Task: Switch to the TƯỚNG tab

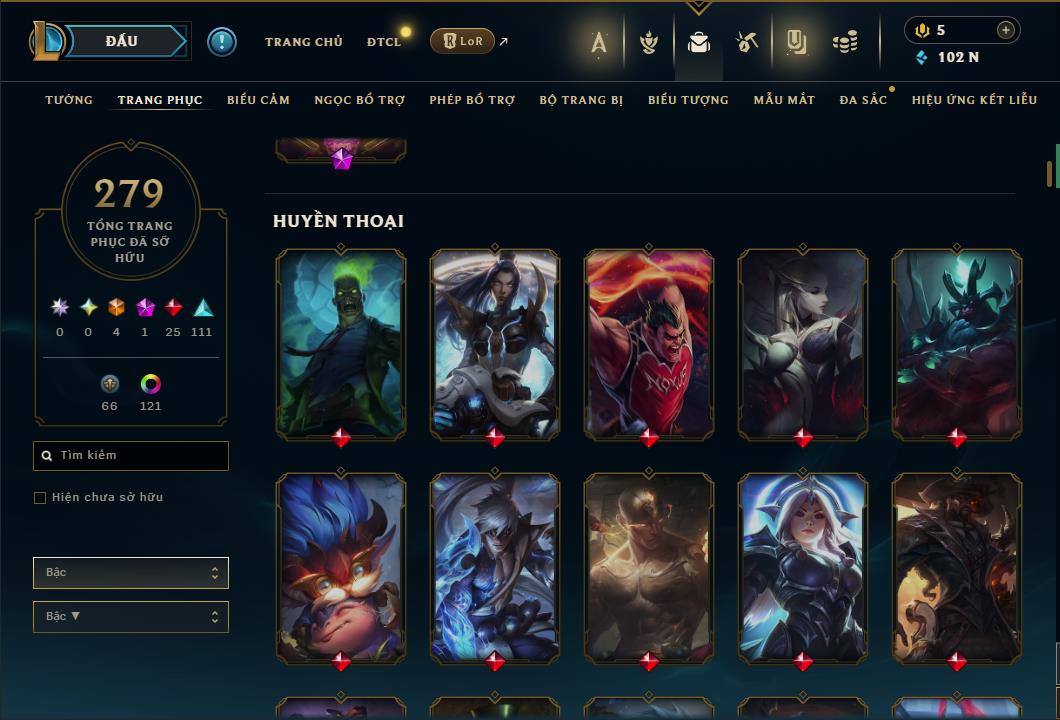Action: (x=69, y=100)
